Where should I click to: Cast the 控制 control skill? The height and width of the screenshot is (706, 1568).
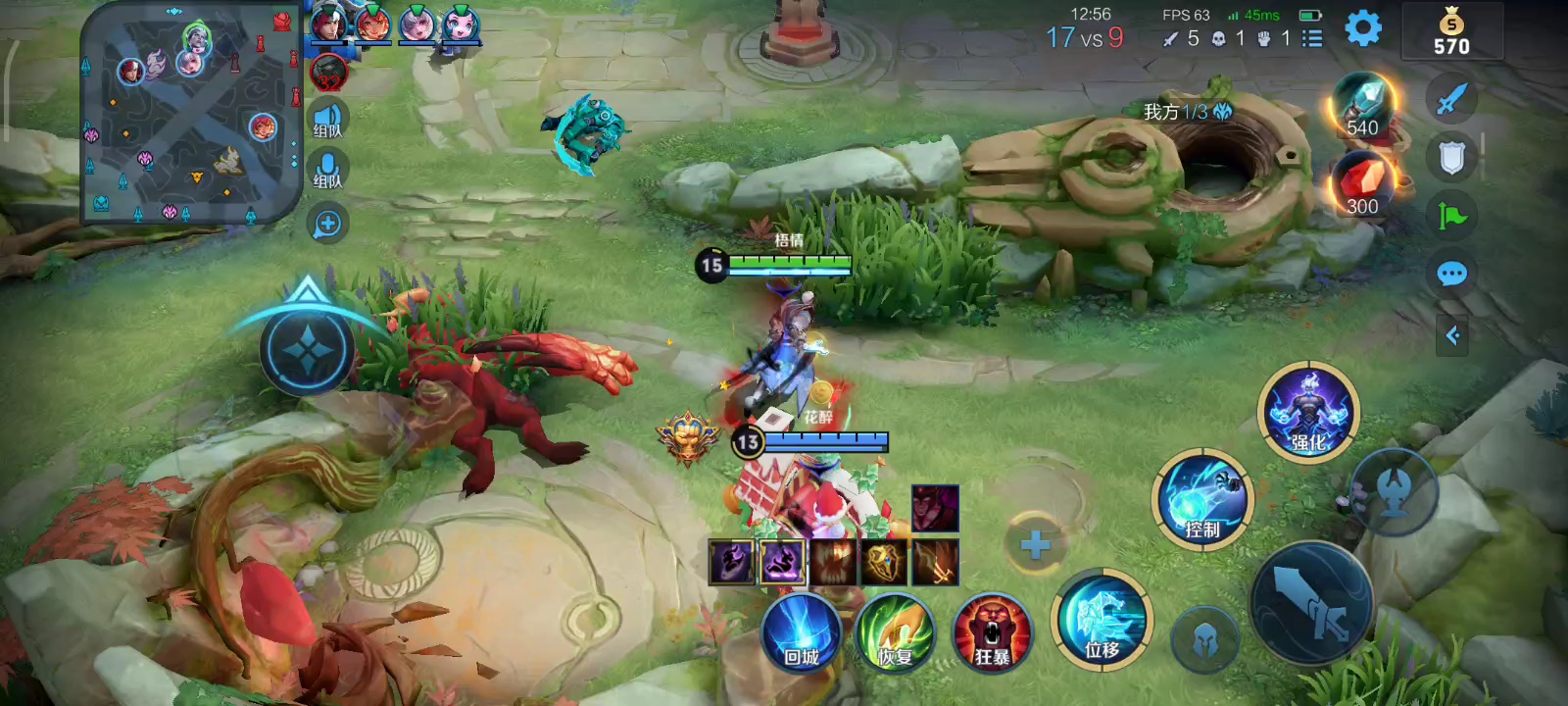coord(1203,500)
